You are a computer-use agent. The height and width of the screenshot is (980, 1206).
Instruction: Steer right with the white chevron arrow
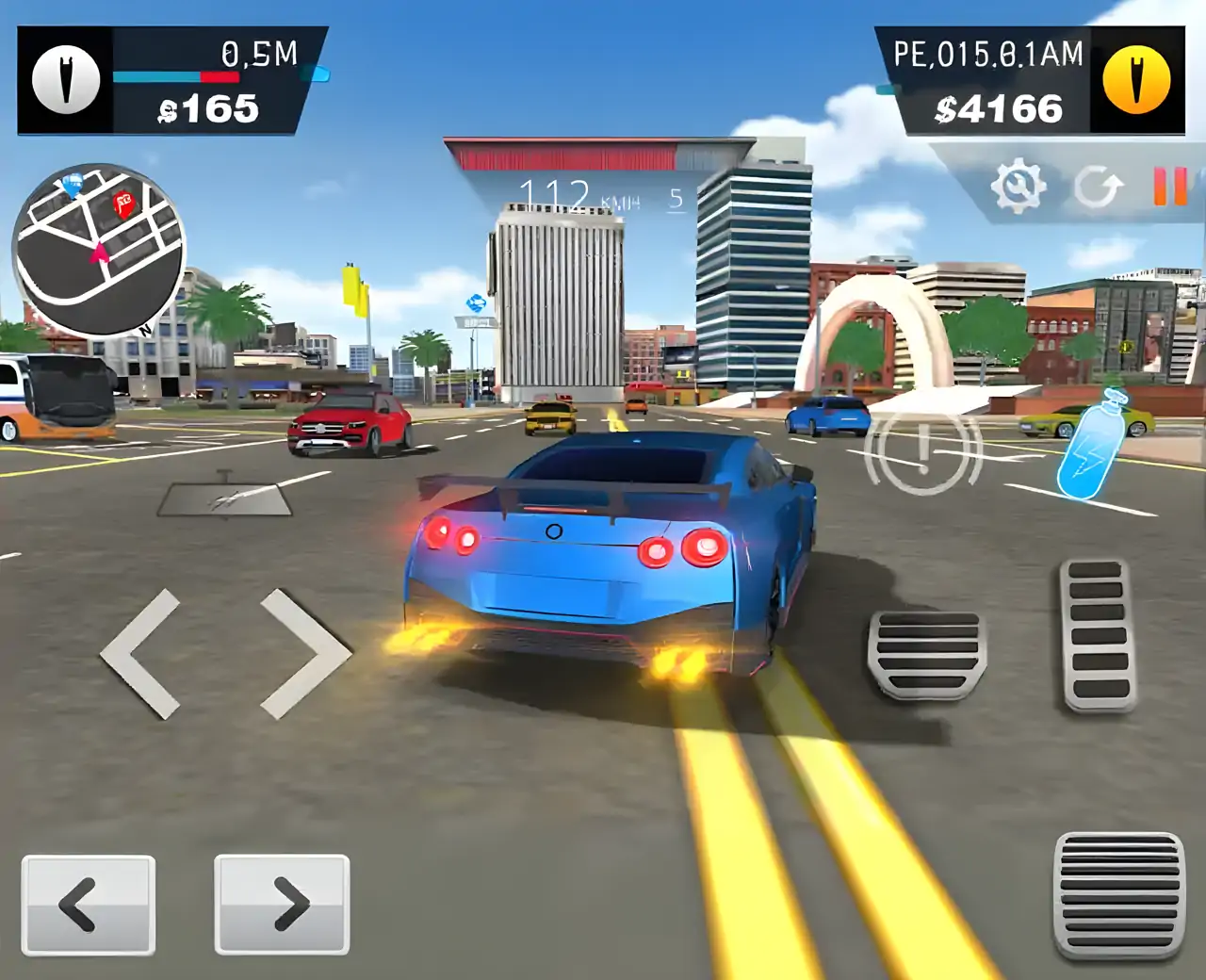click(x=303, y=654)
